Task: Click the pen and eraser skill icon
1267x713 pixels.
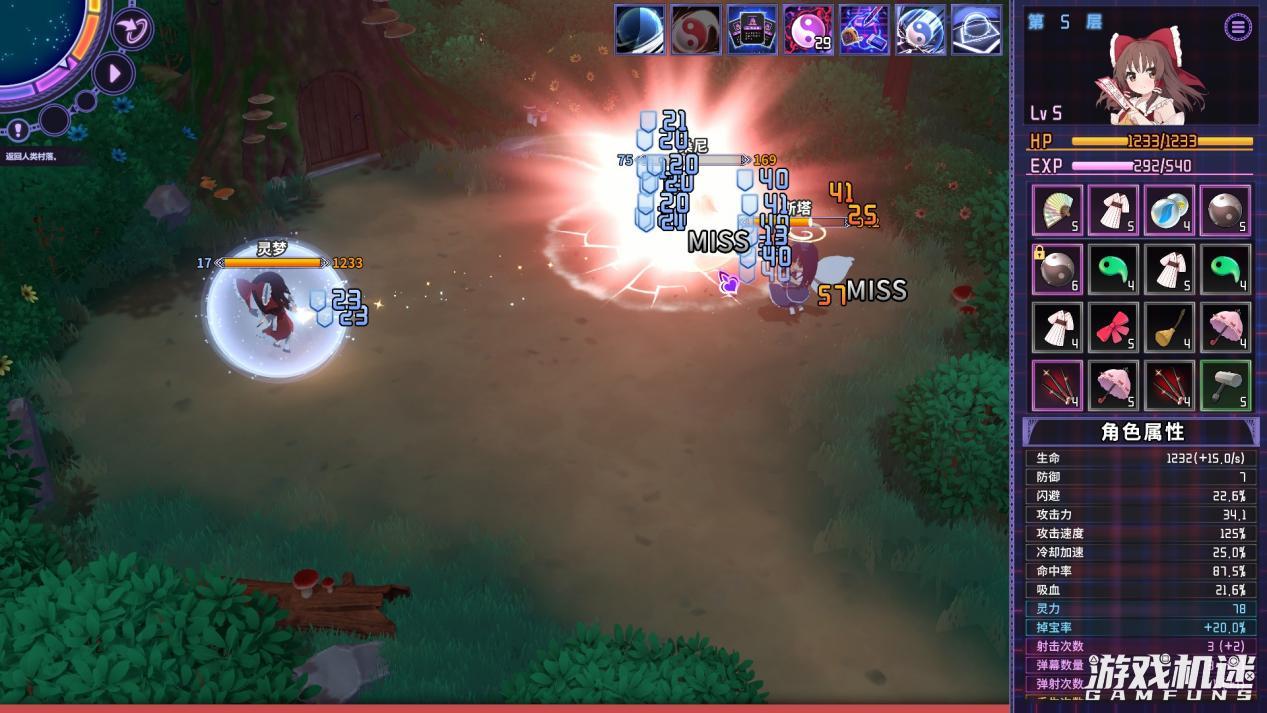Action: [x=864, y=30]
